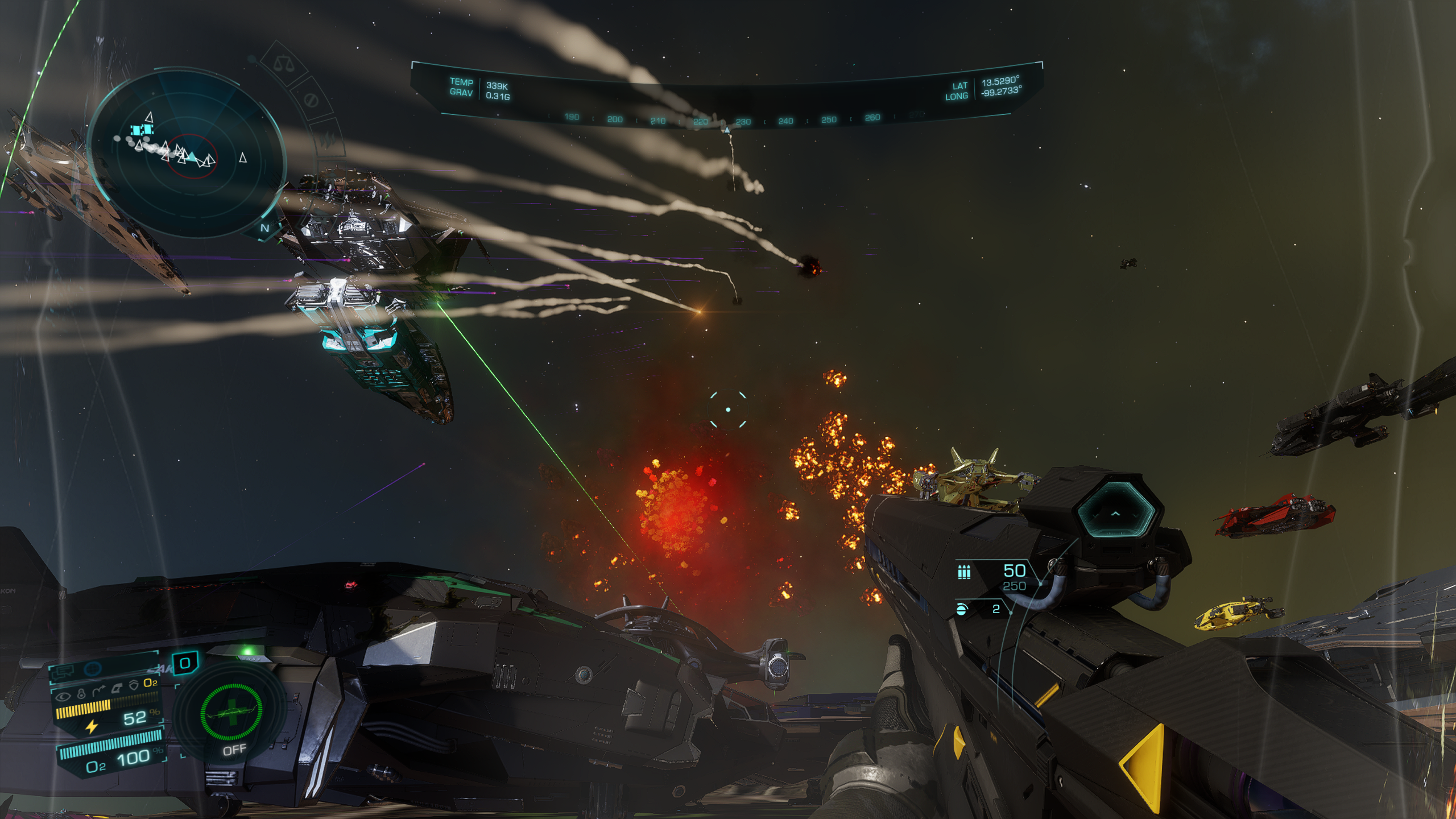This screenshot has width=1456, height=819.
Task: Click the shield armor status icon
Action: click(134, 685)
